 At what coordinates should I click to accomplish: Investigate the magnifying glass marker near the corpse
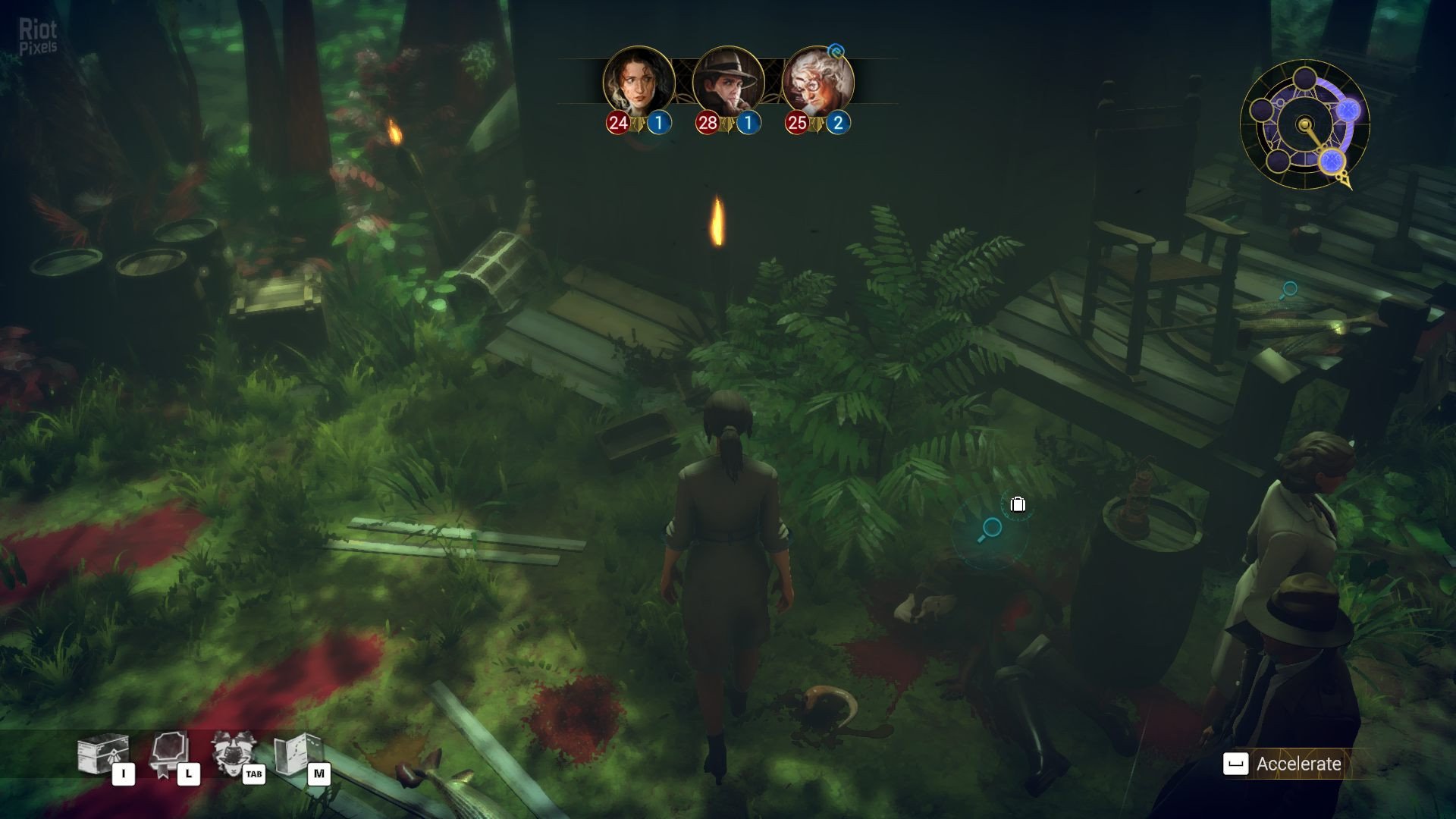(x=990, y=529)
